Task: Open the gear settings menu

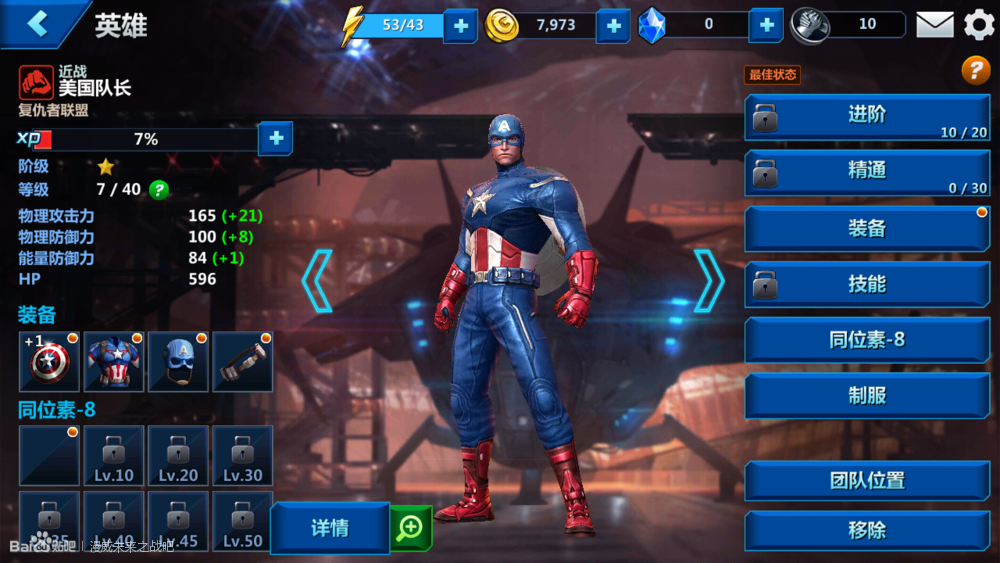Action: [979, 25]
